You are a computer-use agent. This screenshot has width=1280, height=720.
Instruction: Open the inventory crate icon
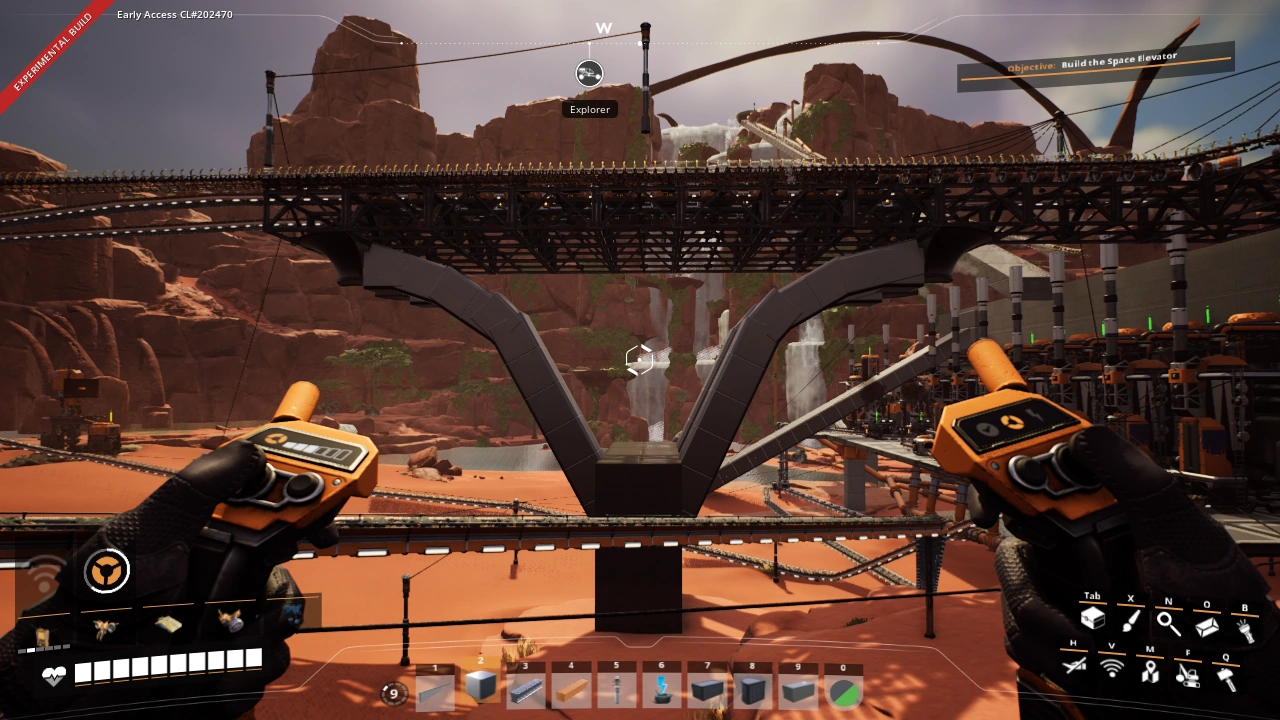click(x=1092, y=620)
